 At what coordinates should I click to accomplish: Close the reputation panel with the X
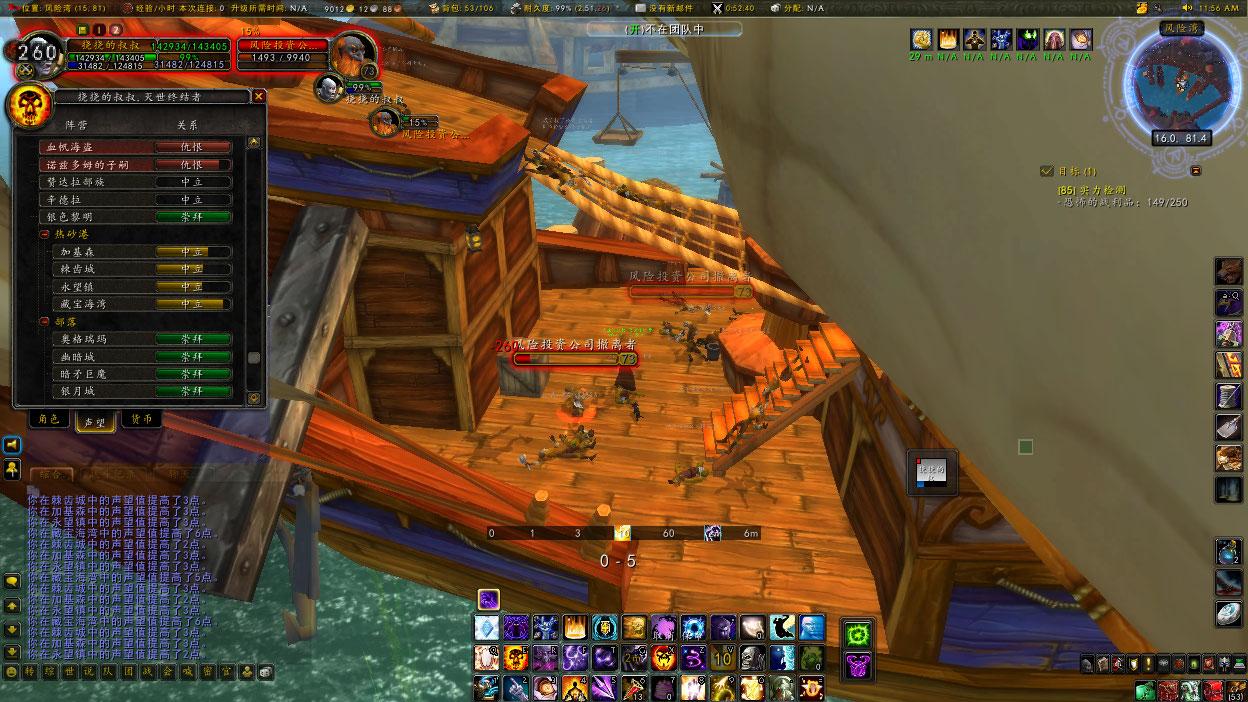(x=259, y=97)
